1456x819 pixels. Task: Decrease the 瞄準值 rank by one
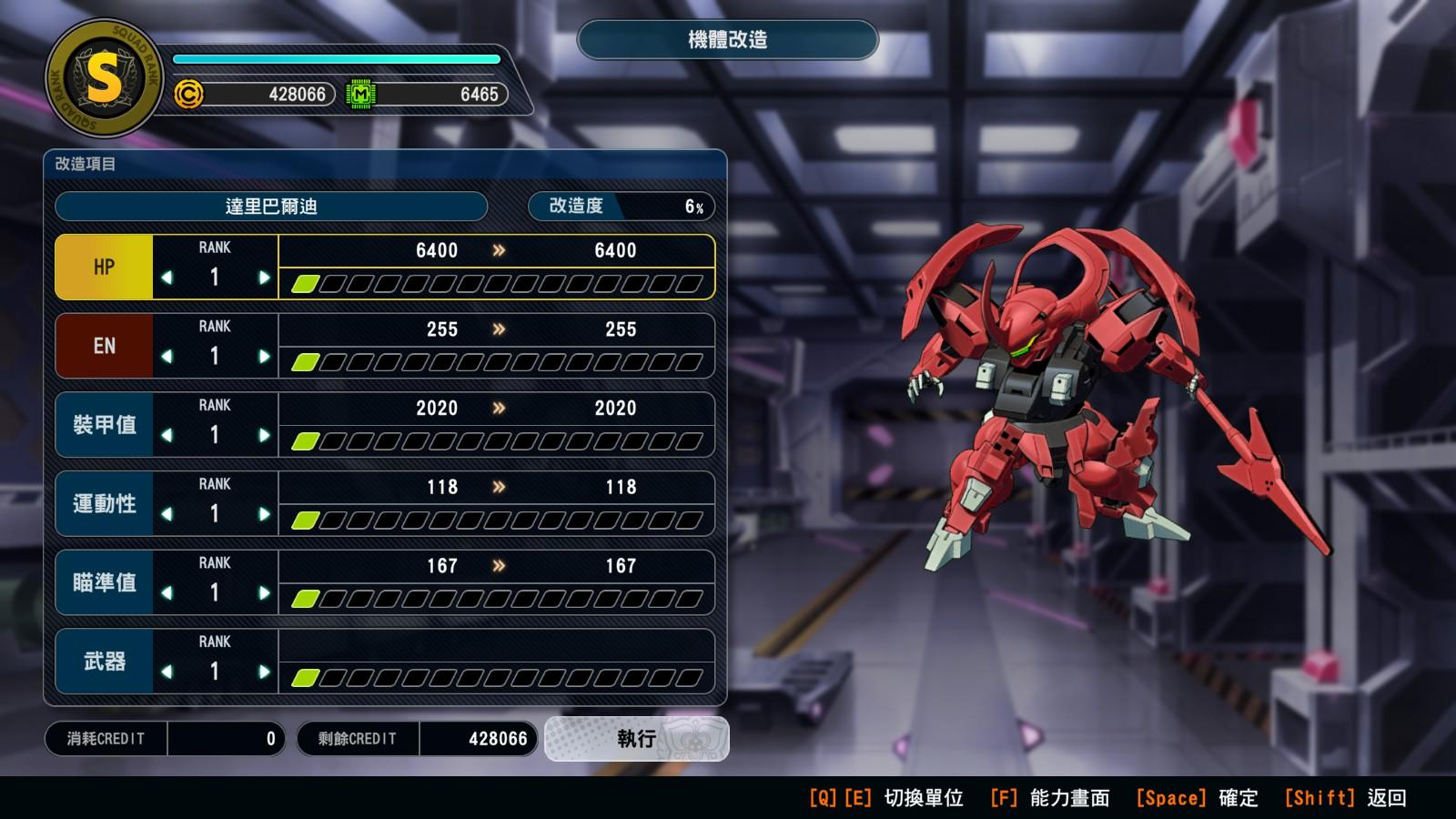167,593
